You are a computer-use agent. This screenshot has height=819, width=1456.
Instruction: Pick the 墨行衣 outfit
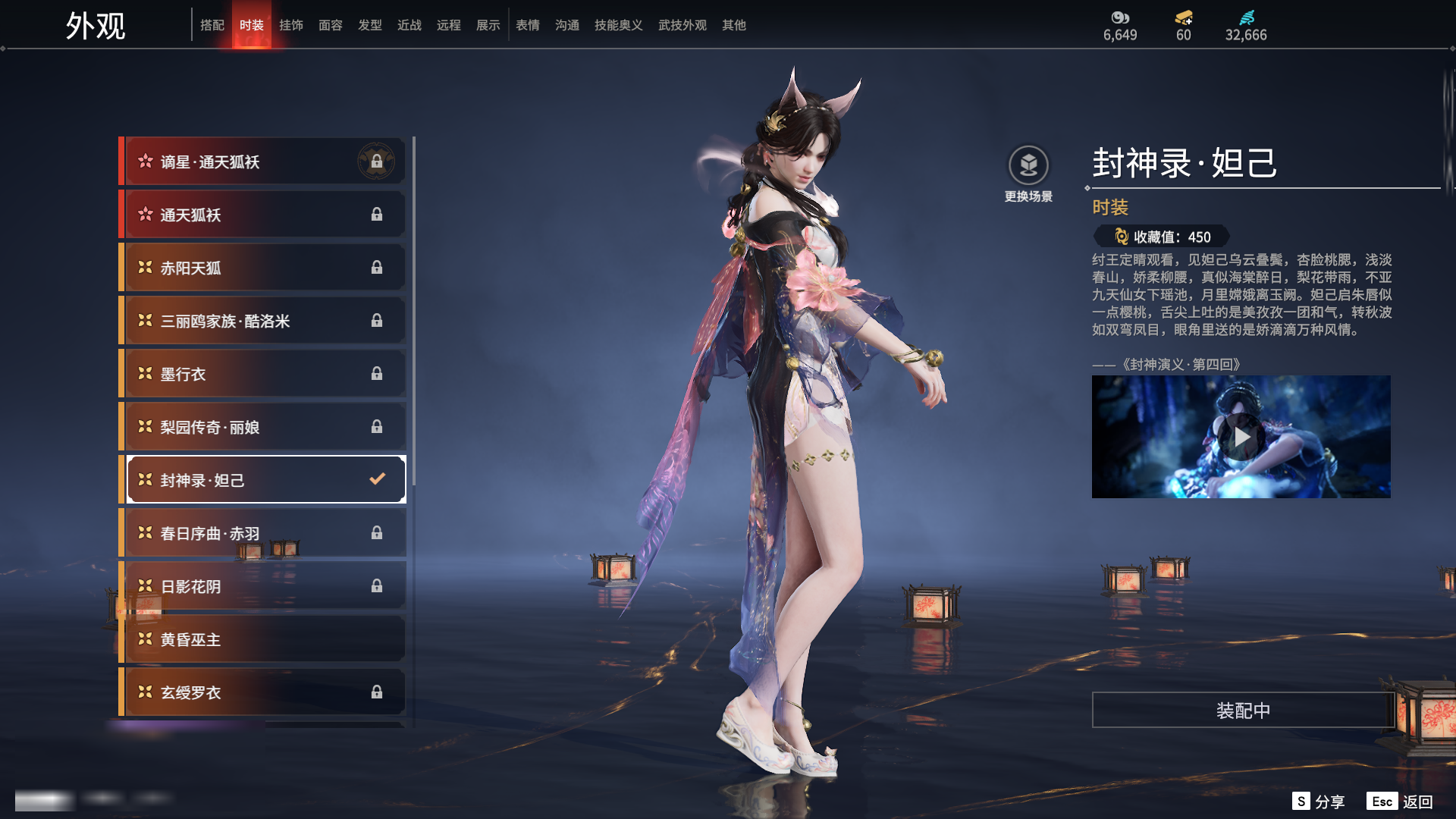262,374
